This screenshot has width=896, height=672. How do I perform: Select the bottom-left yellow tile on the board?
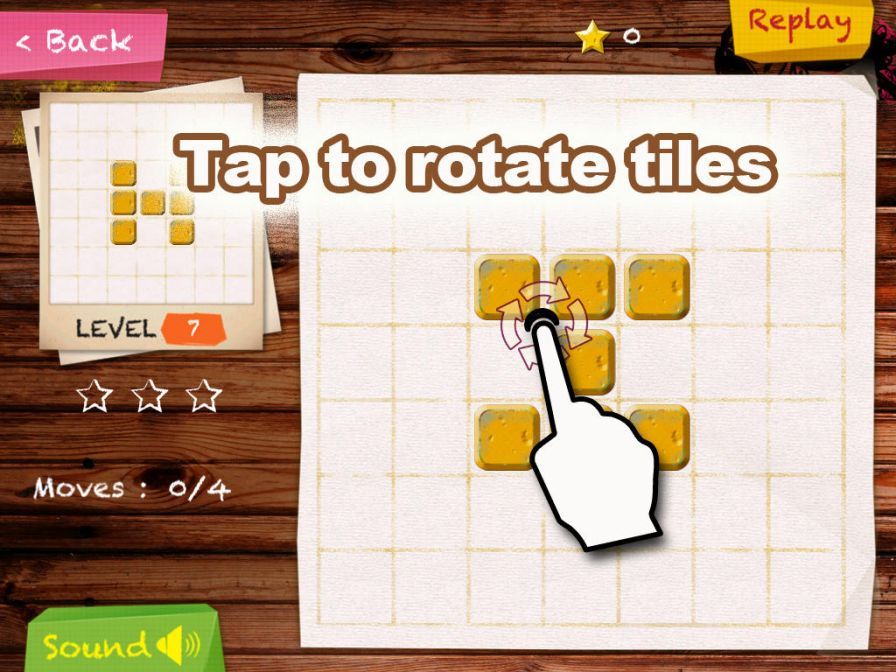pyautogui.click(x=506, y=438)
